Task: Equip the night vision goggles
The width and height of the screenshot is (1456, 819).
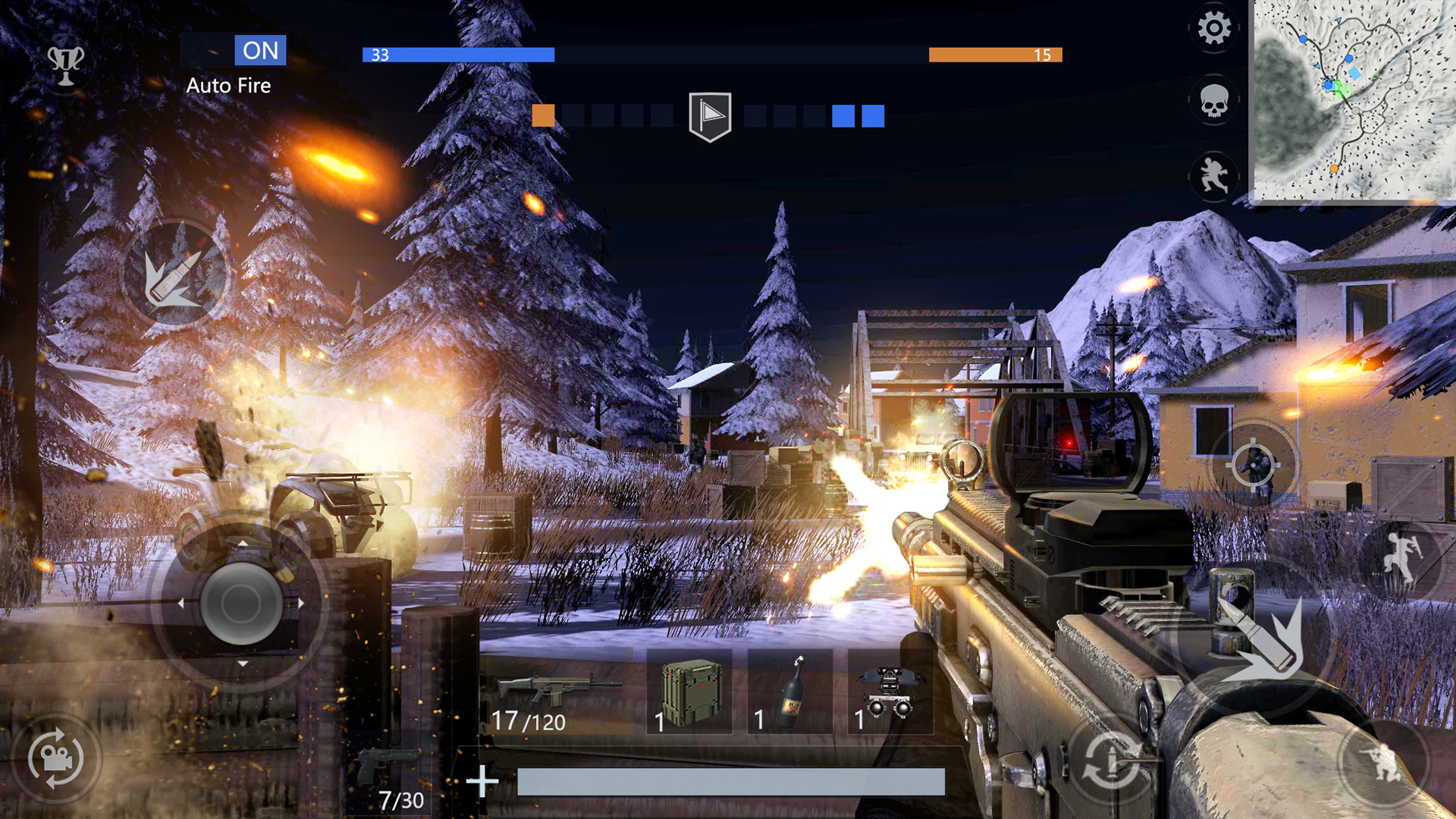Action: pos(890,692)
